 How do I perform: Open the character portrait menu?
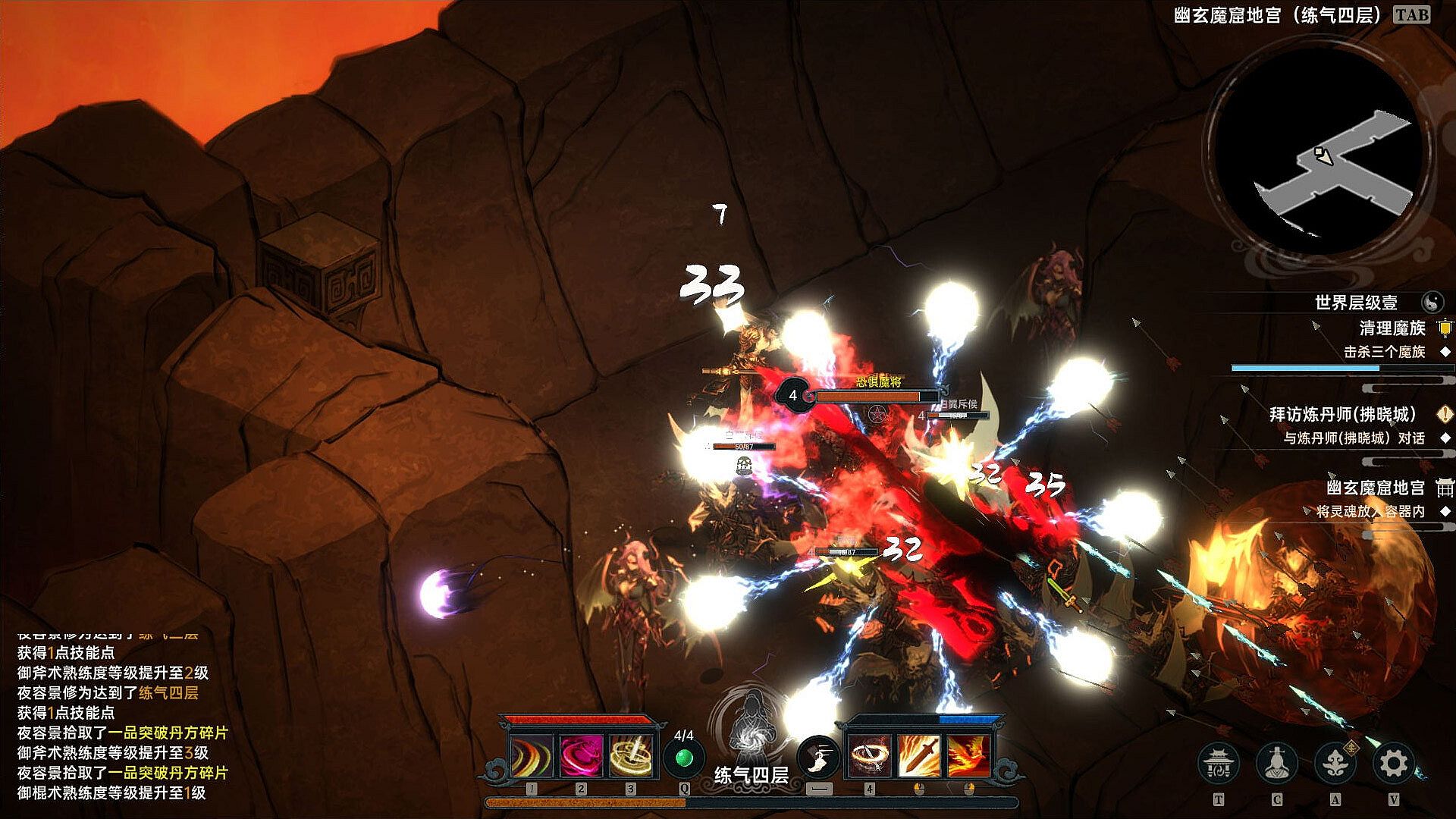point(1277,764)
